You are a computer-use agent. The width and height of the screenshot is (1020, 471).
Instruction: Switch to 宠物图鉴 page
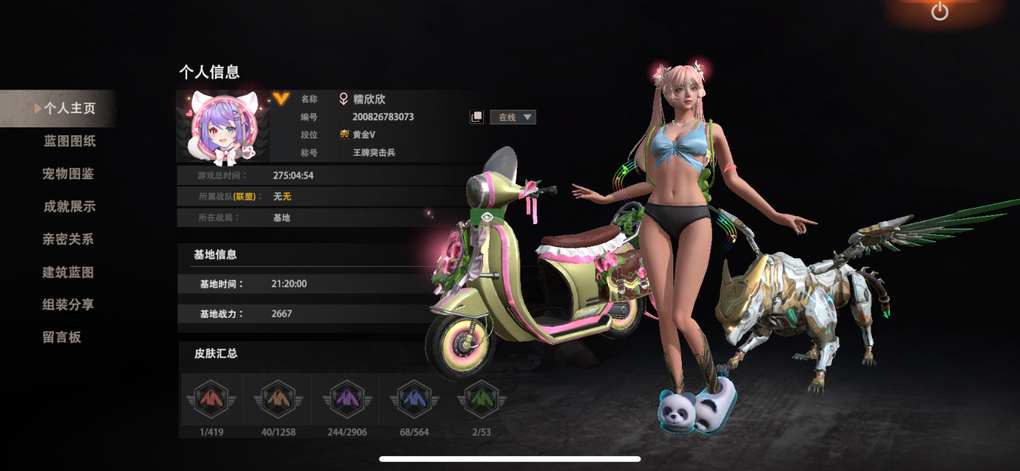click(x=68, y=174)
